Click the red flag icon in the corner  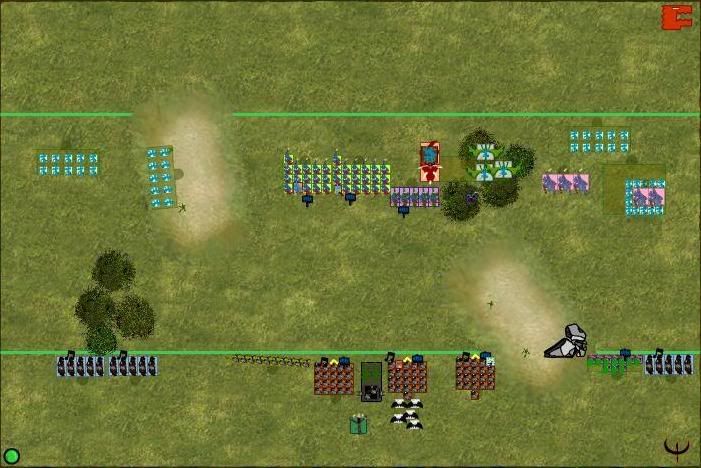pyautogui.click(x=677, y=17)
